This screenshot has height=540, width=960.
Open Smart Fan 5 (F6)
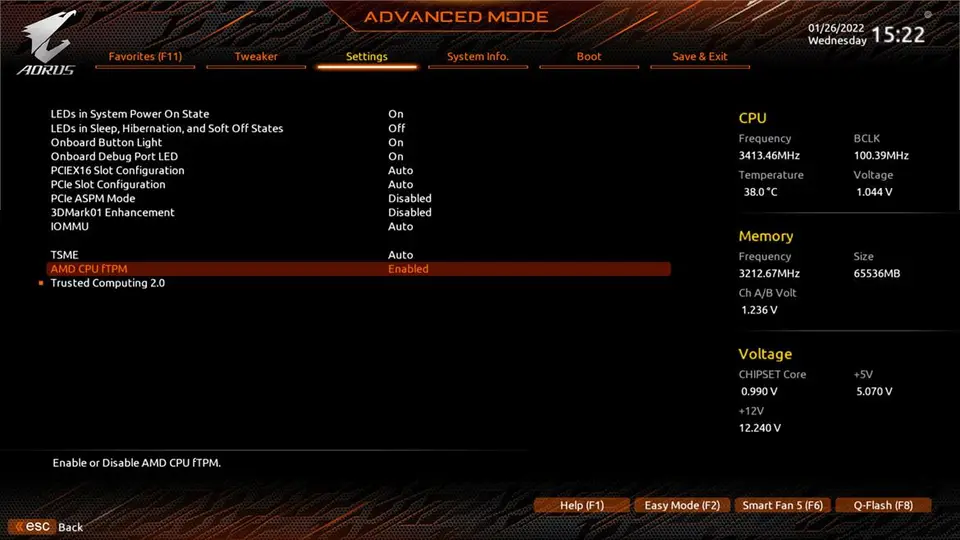coord(782,506)
